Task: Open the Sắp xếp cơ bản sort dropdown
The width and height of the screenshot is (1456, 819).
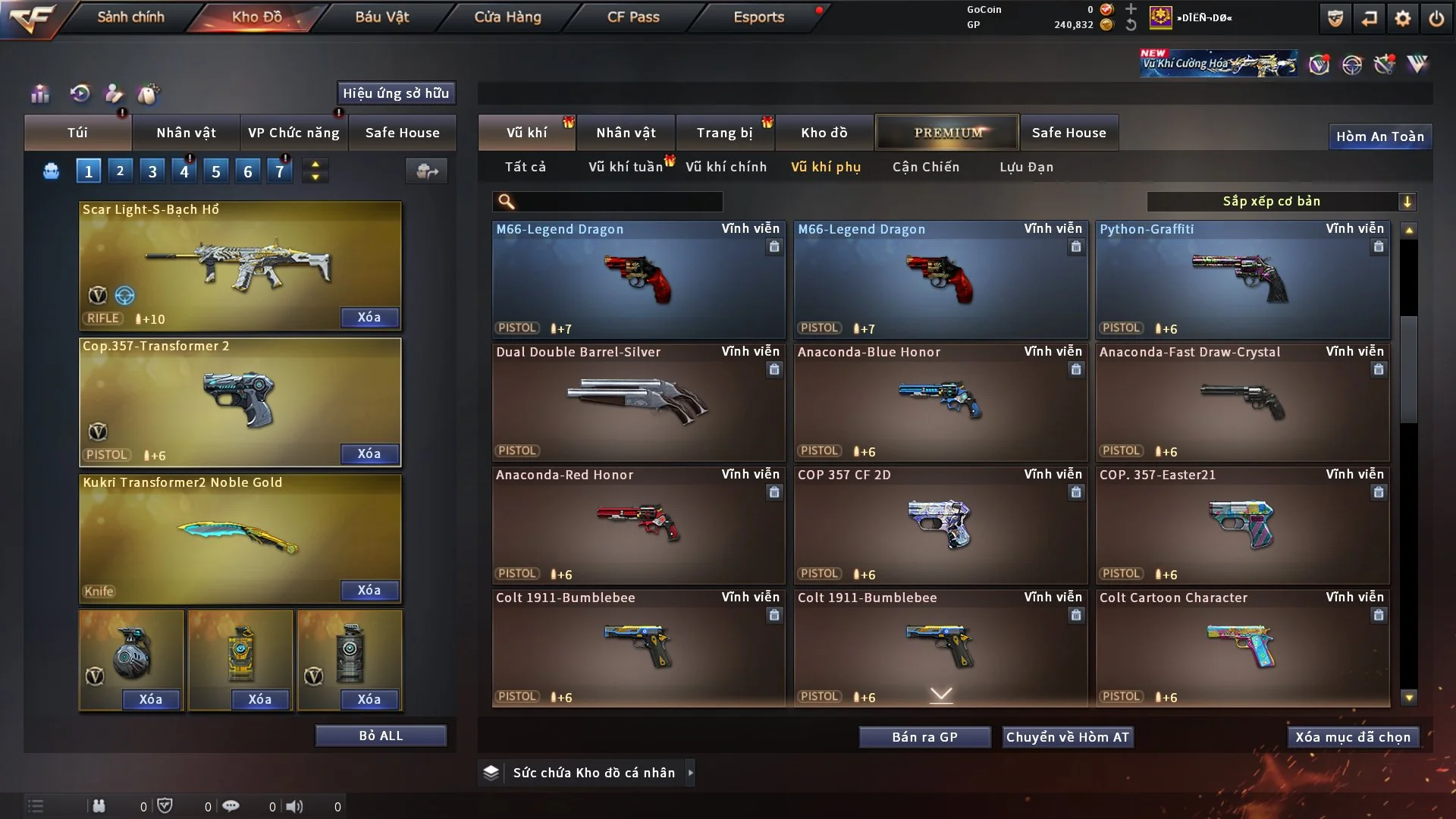Action: 1282,201
